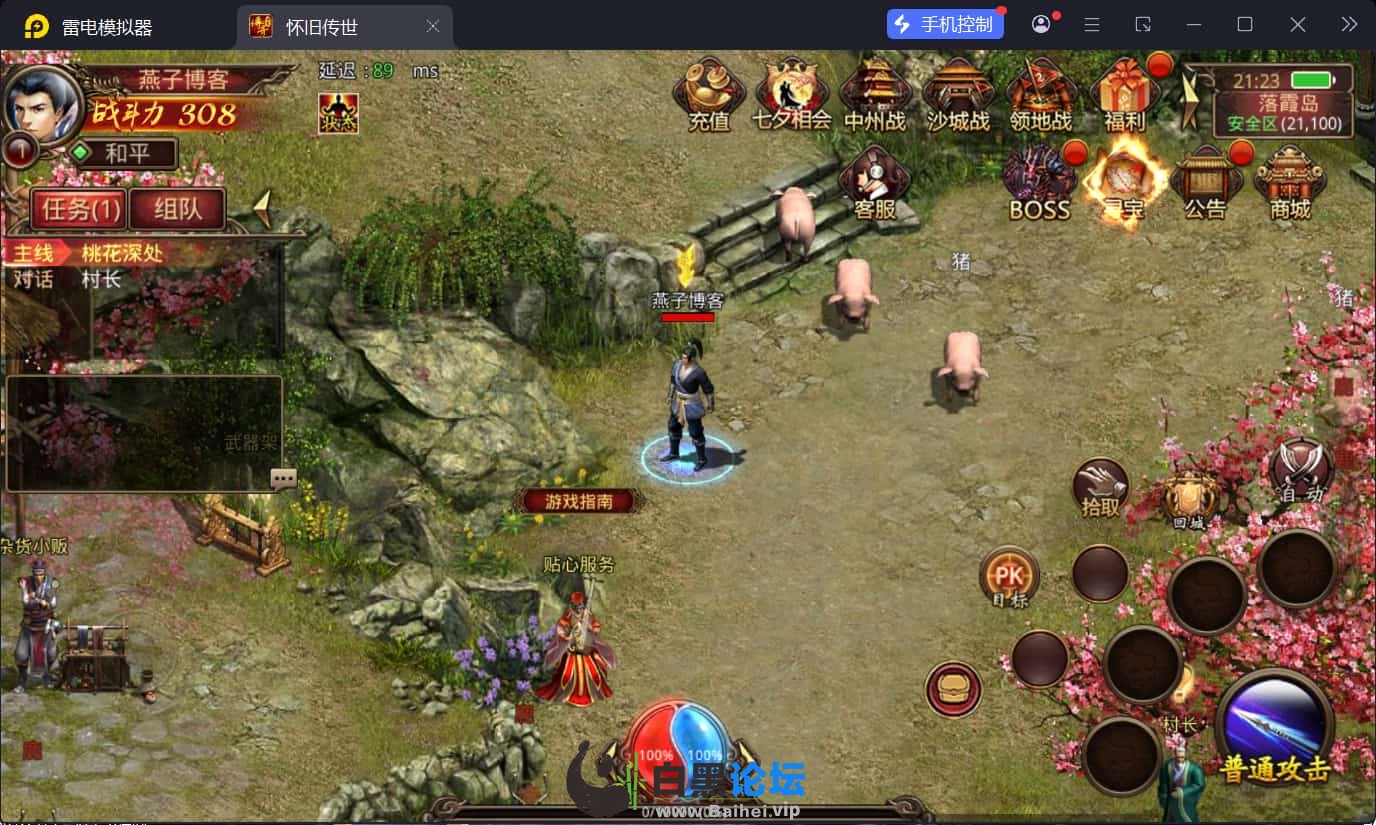
Task: Open the 七夕相会 event
Action: click(792, 95)
